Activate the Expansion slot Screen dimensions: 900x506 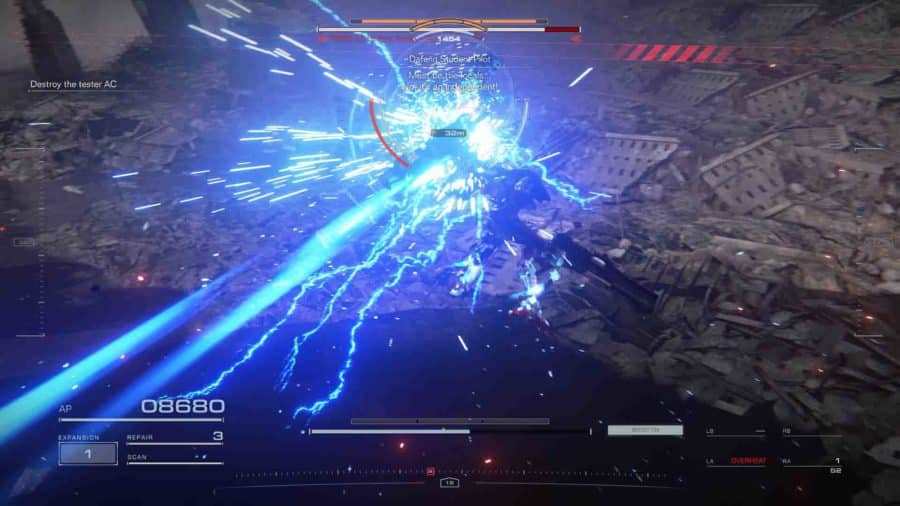[x=88, y=453]
